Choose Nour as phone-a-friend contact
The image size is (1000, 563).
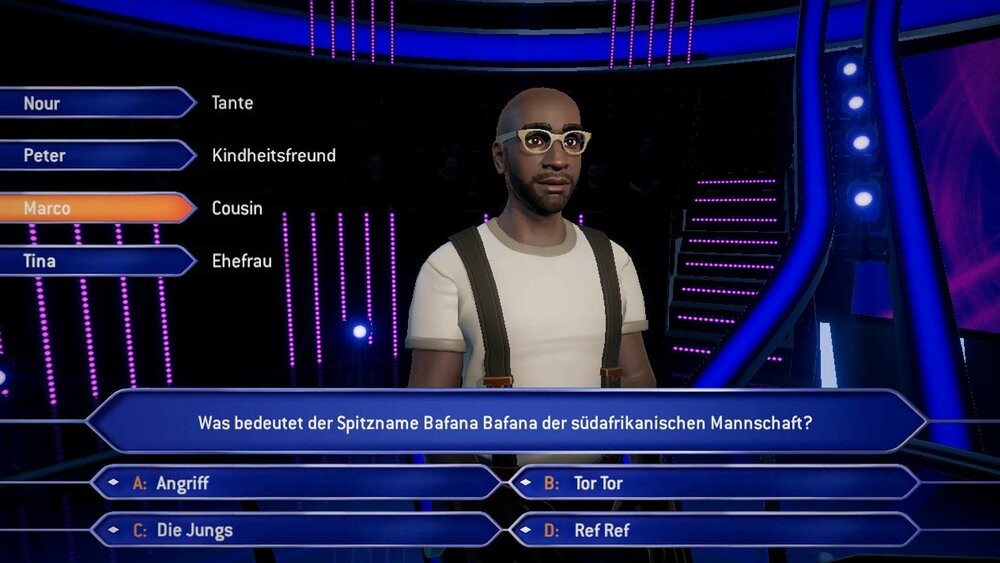(95, 103)
